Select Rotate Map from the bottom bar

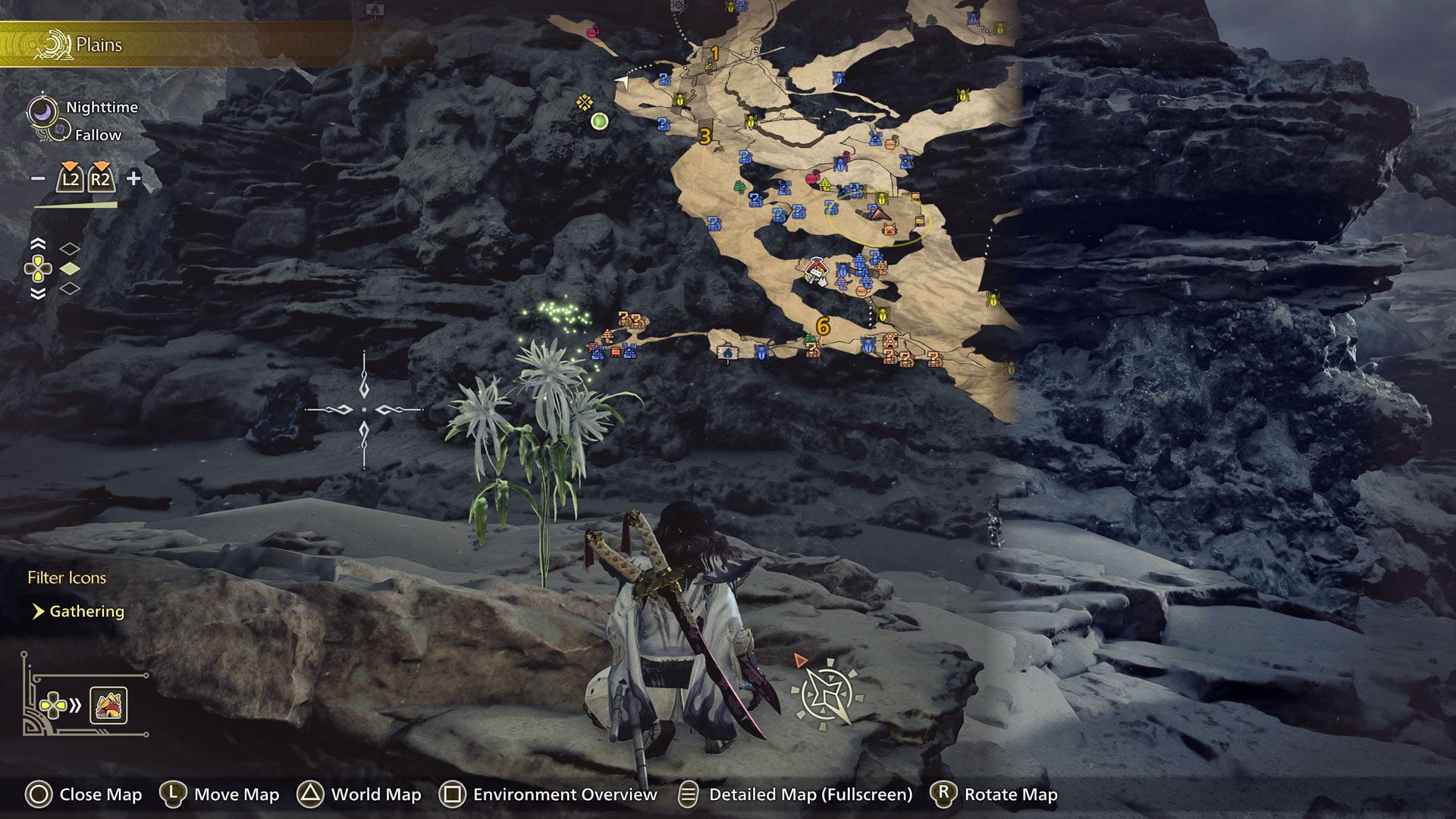(x=1009, y=795)
